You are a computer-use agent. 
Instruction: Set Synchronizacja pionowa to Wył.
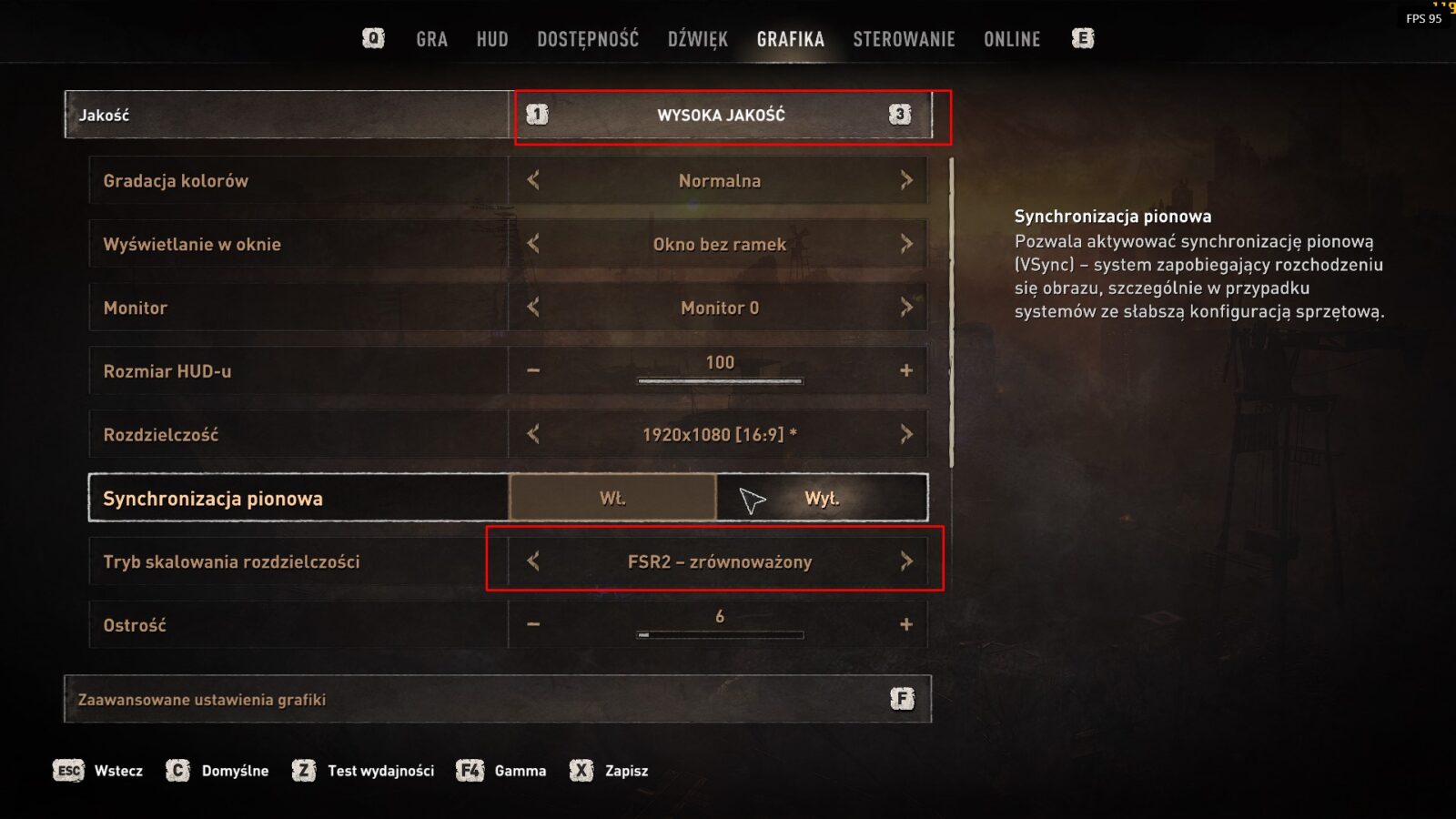pos(822,498)
